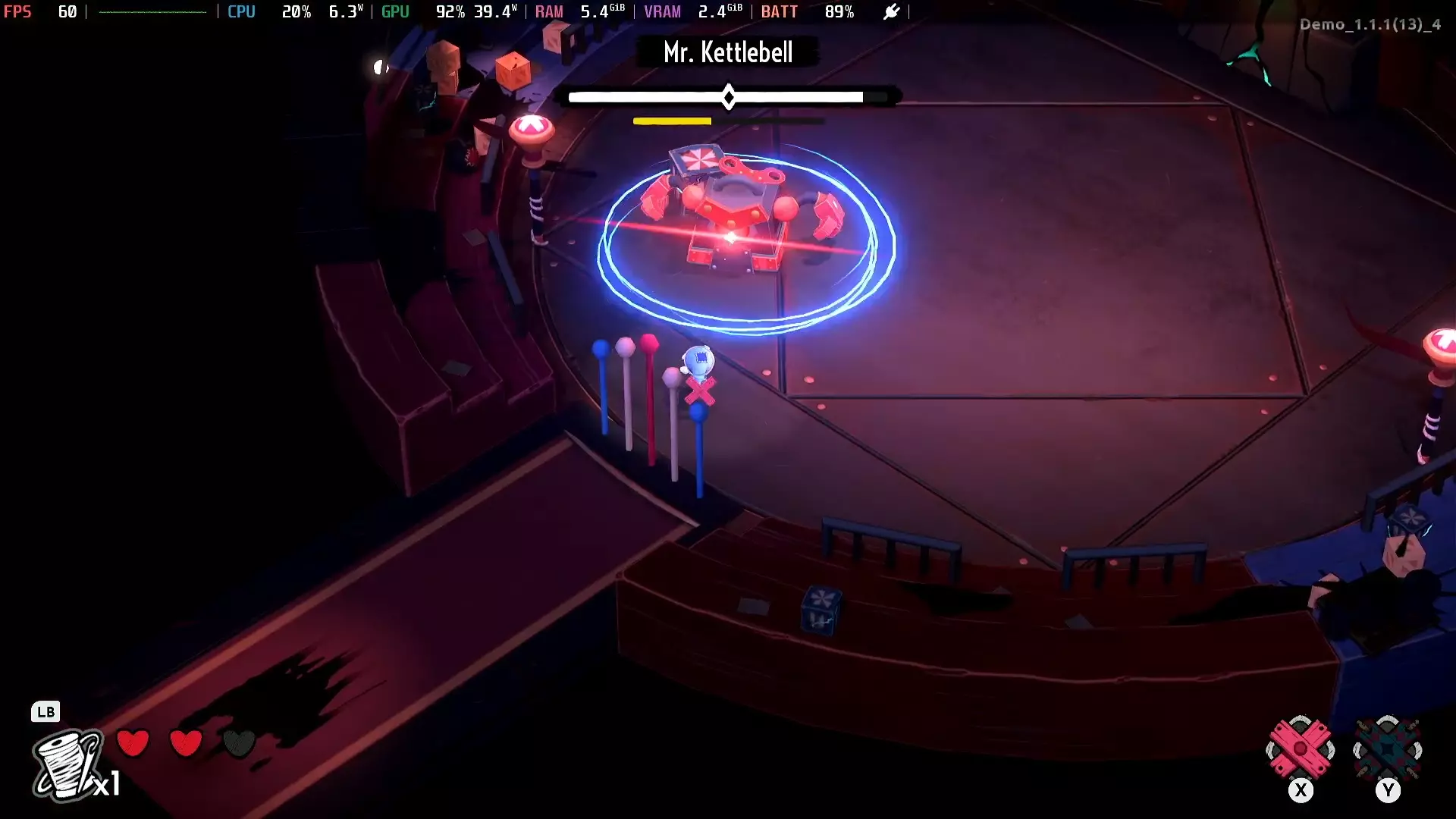Click the power plug icon in the overlay
Viewport: 1456px width, 819px height.
(892, 11)
